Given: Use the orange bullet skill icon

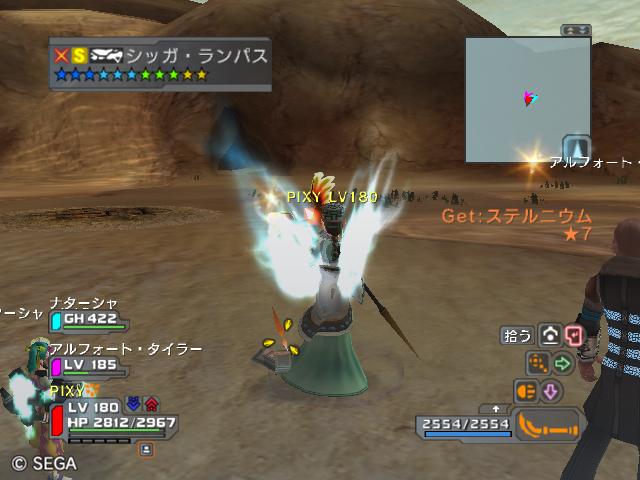Looking at the screenshot, I should click(526, 391).
